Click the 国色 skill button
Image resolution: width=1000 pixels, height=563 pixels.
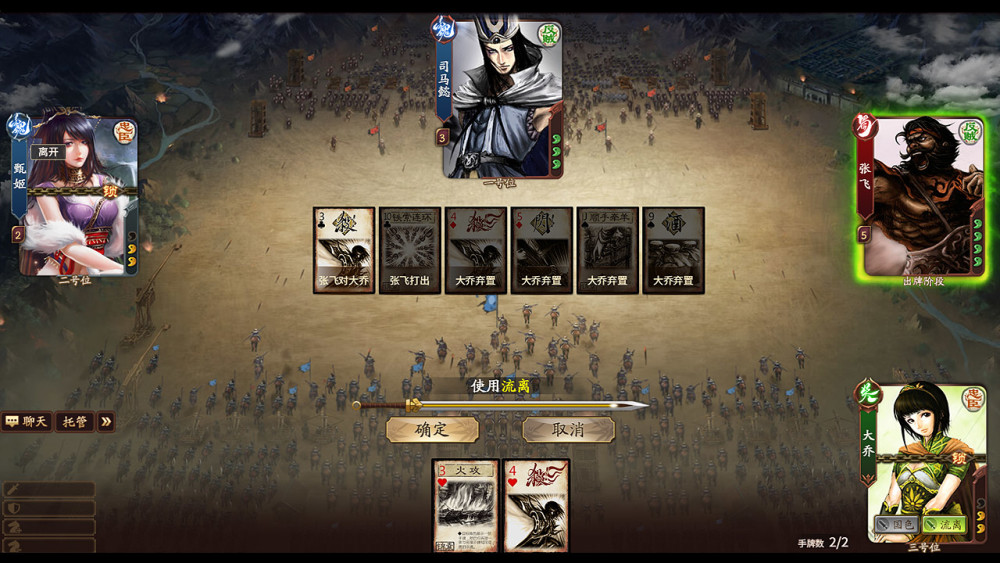896,524
